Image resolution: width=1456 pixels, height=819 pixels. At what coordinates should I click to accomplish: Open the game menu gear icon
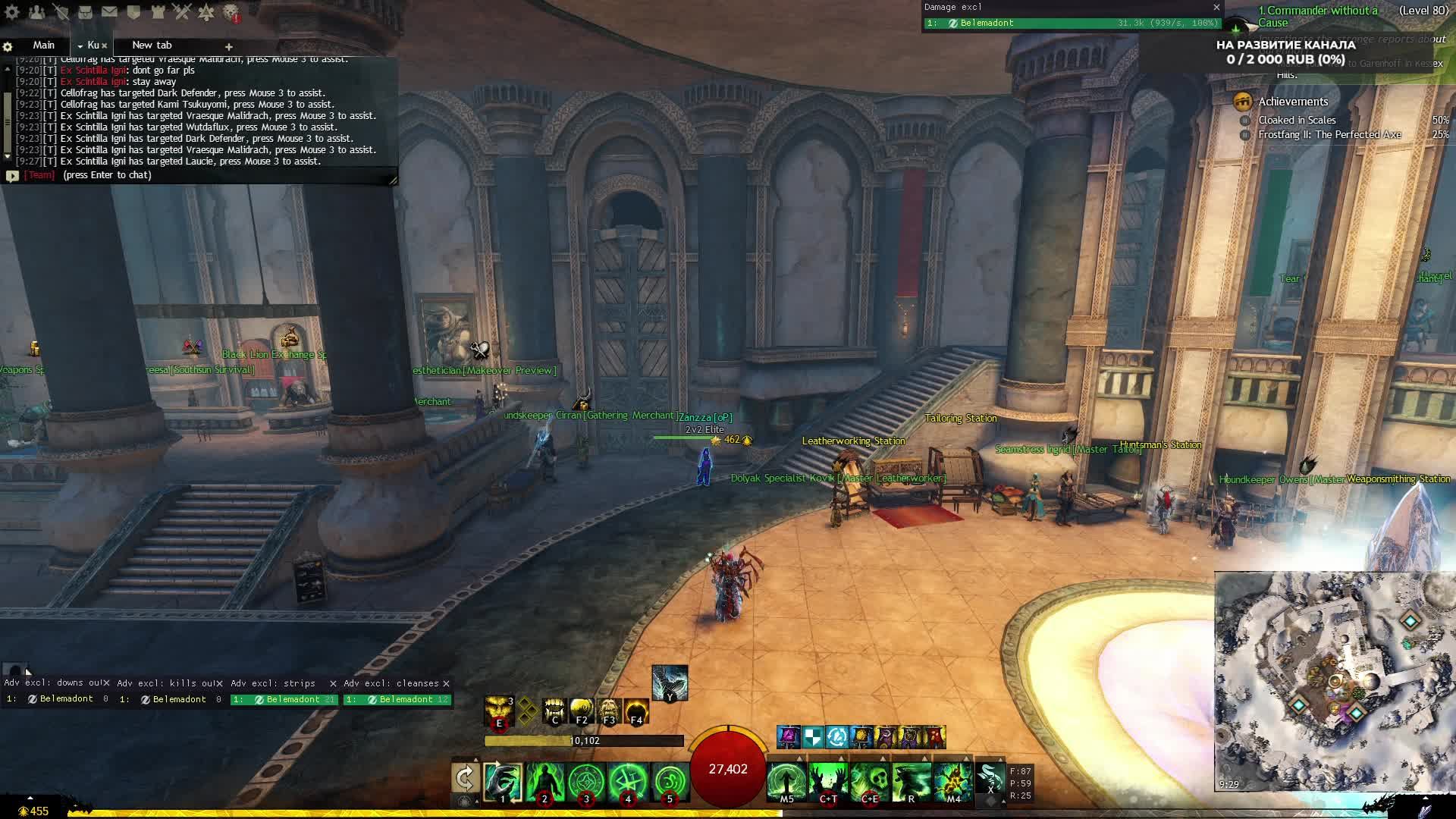tap(12, 12)
